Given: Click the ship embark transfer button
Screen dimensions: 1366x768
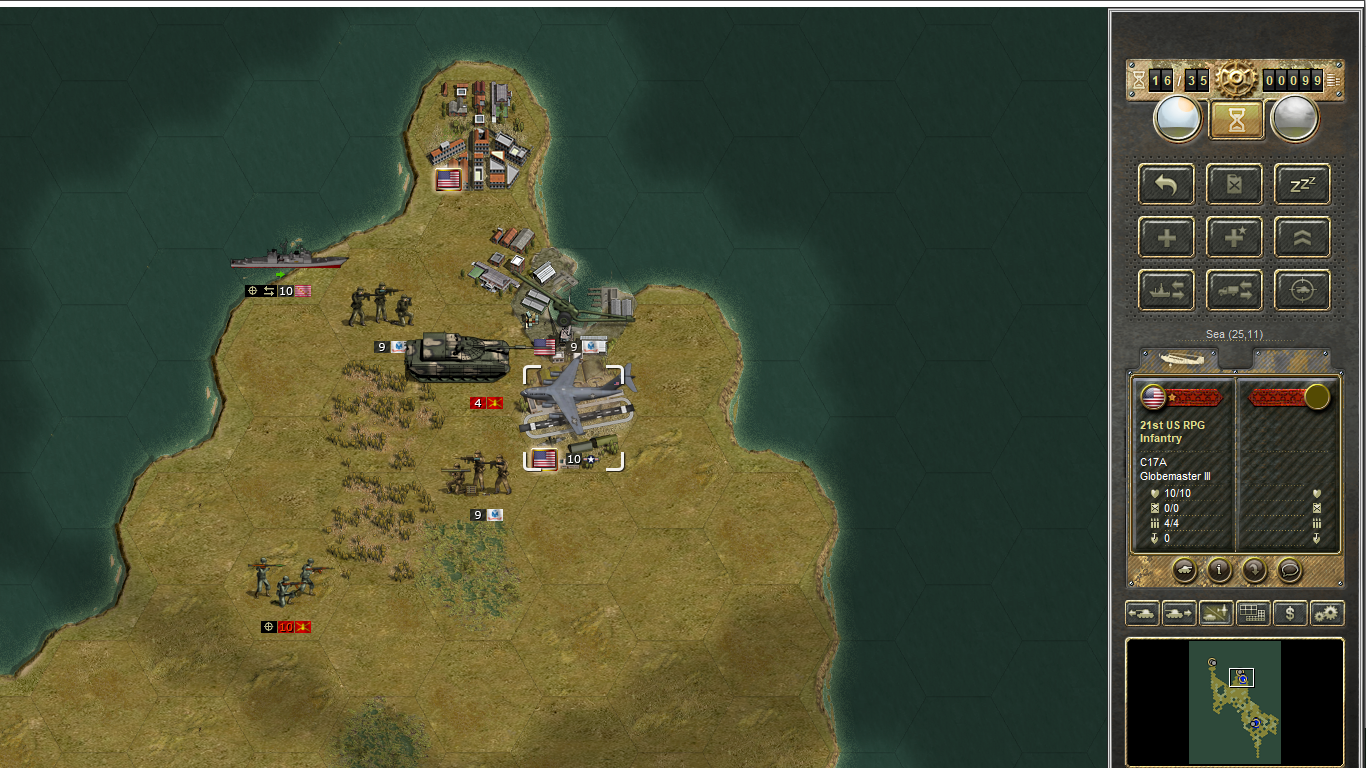Looking at the screenshot, I should point(1166,291).
